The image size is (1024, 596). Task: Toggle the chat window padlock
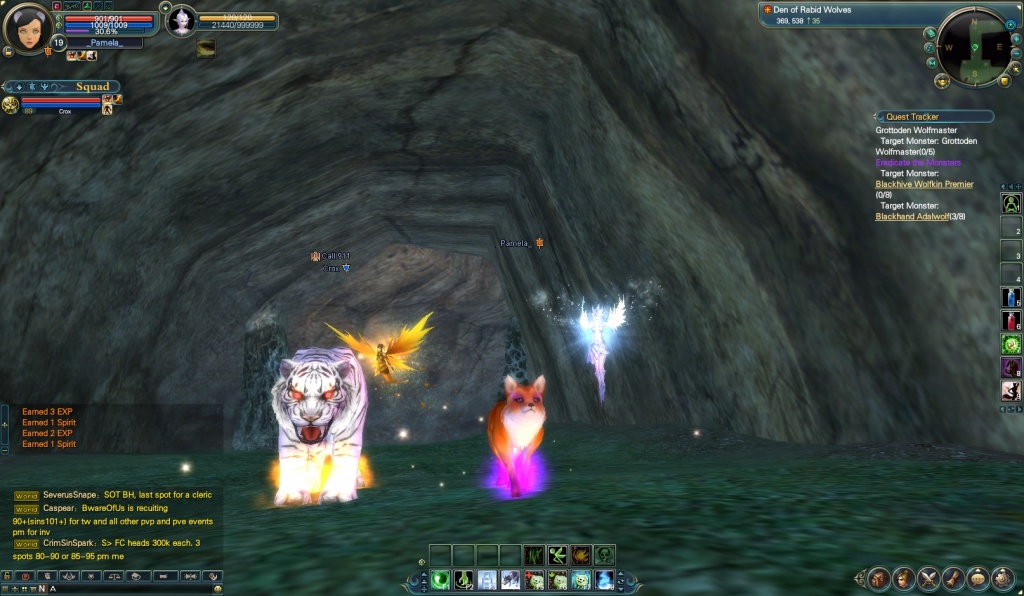pos(8,577)
